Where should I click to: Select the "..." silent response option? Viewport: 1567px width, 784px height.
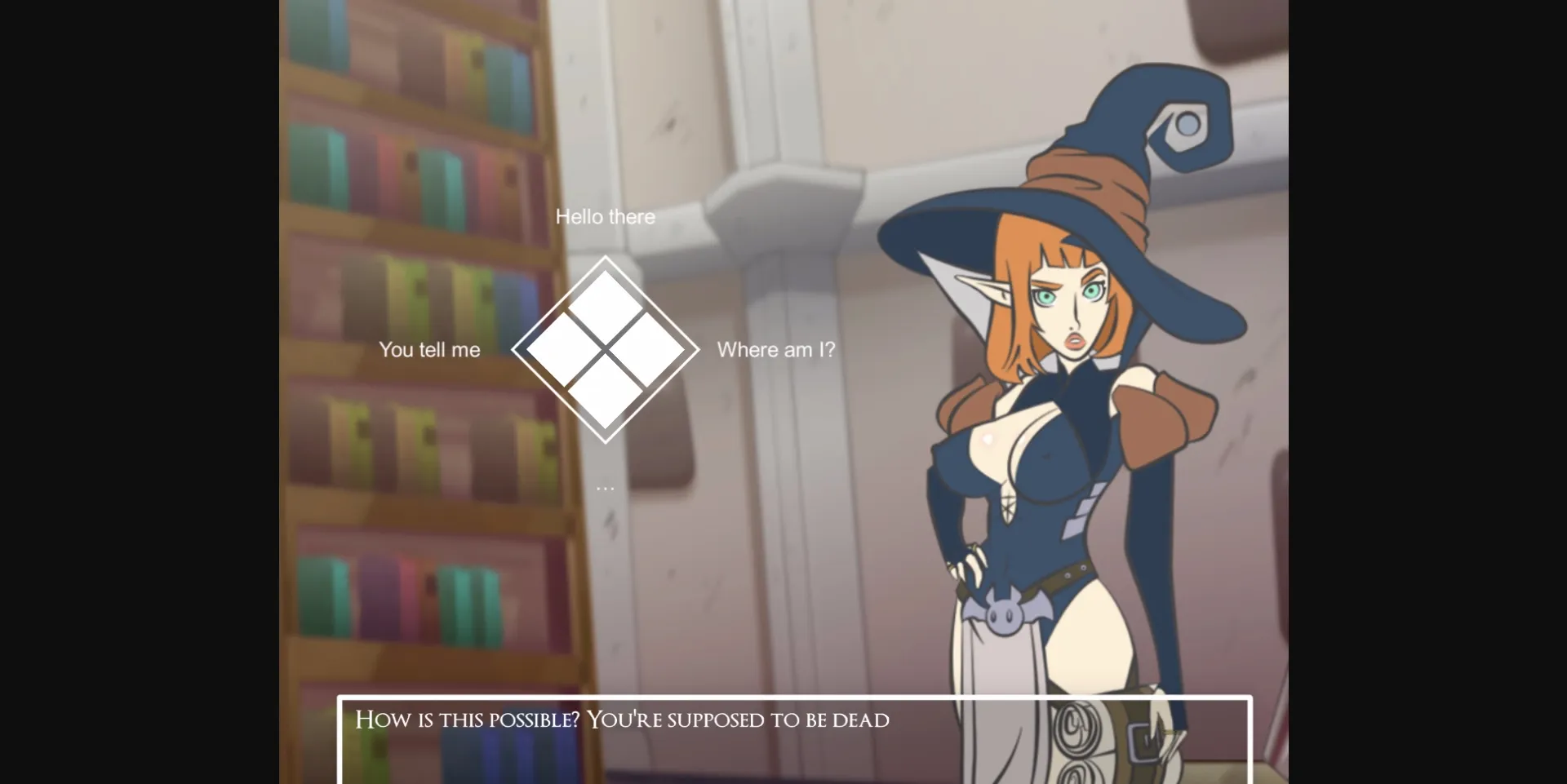tap(605, 485)
